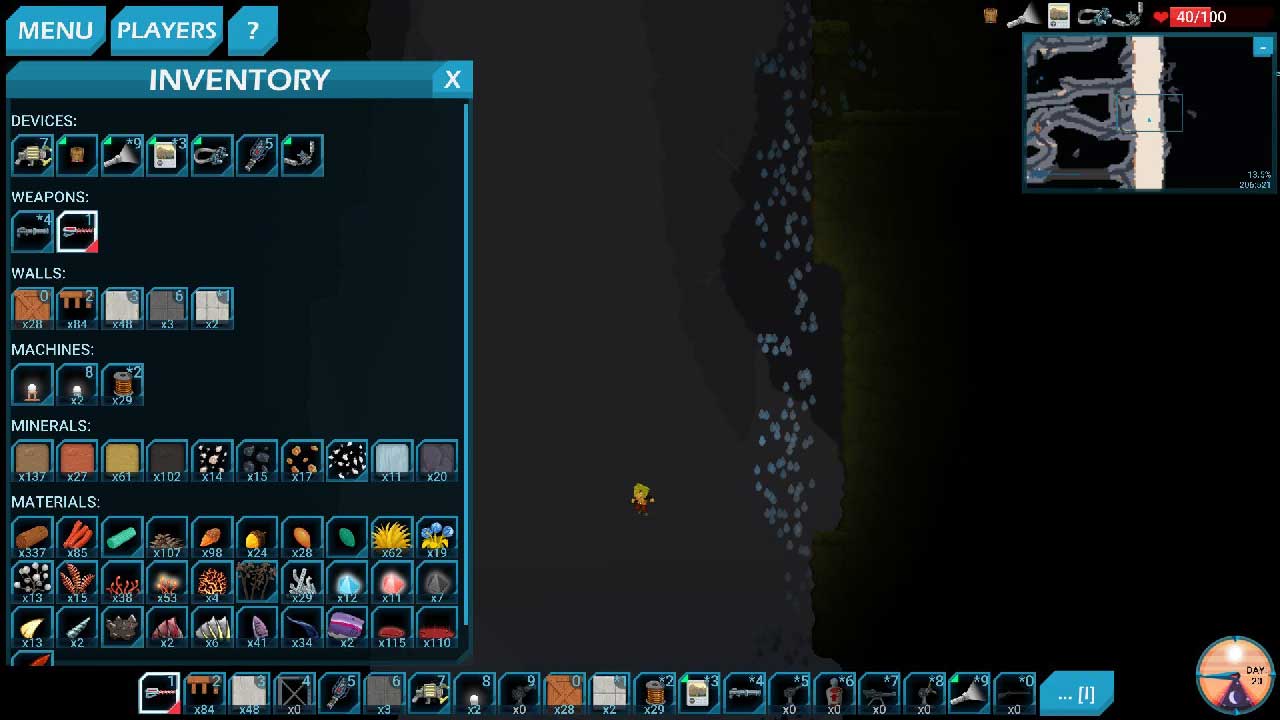Select the yellow sand mineral x61

pyautogui.click(x=122, y=461)
